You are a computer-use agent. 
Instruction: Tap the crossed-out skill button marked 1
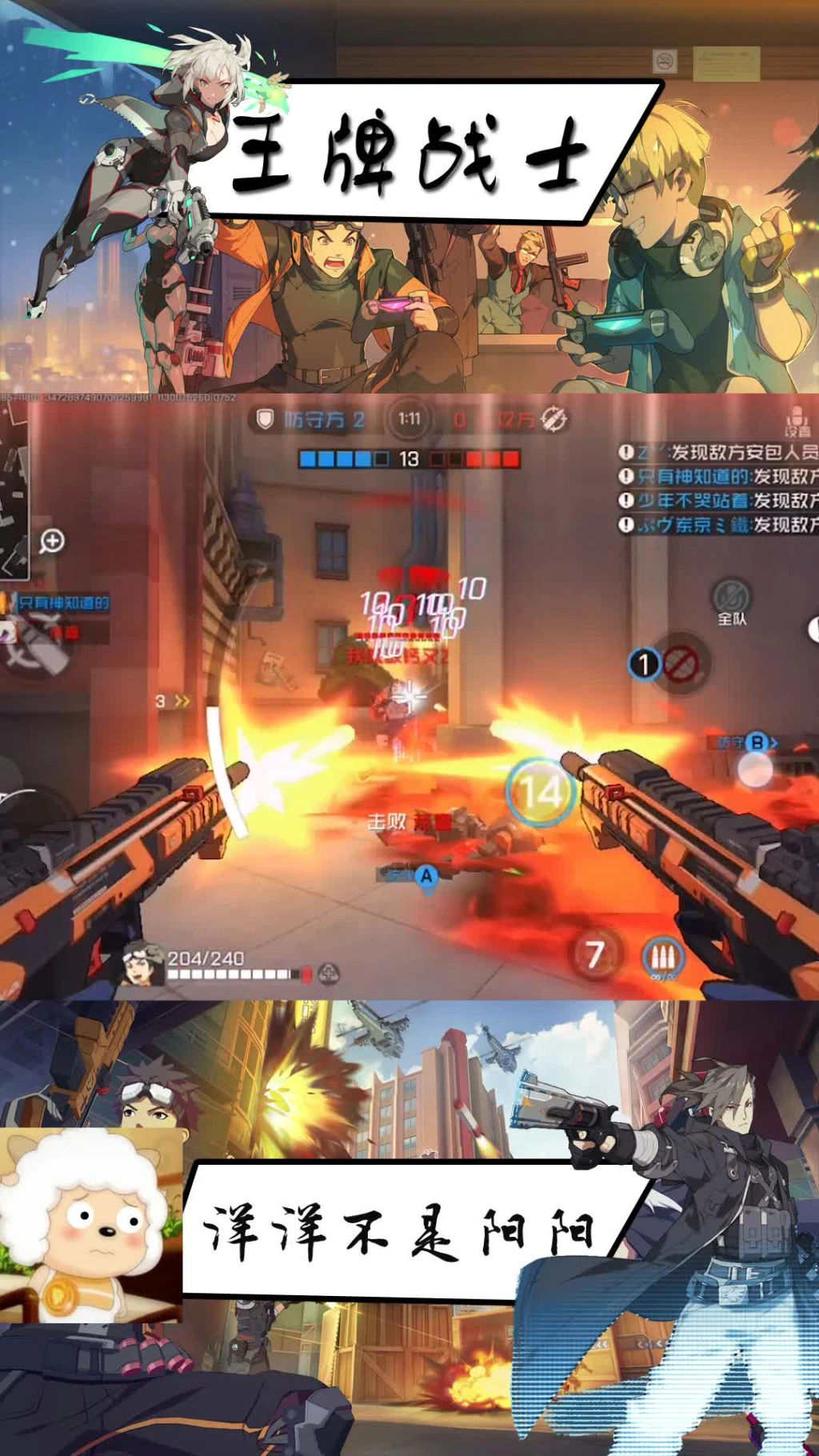click(x=678, y=664)
